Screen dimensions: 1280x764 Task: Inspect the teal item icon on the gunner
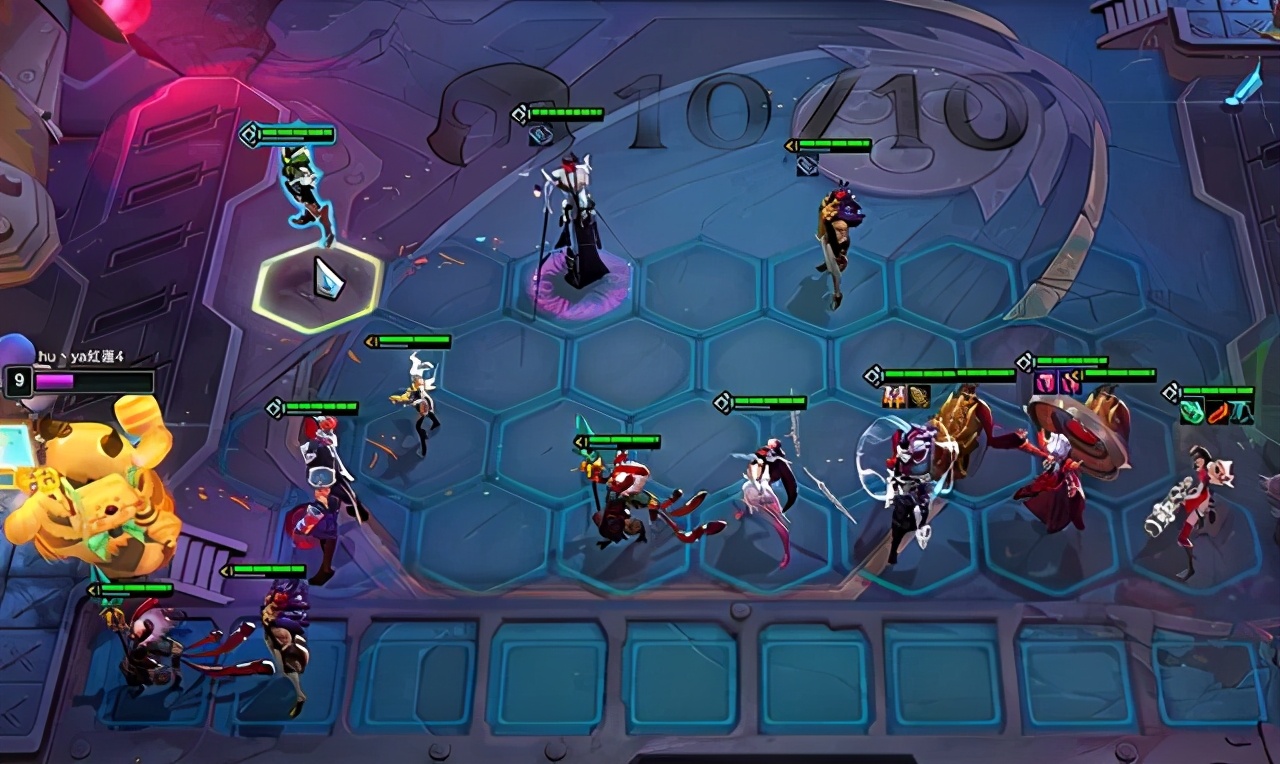coord(1241,411)
